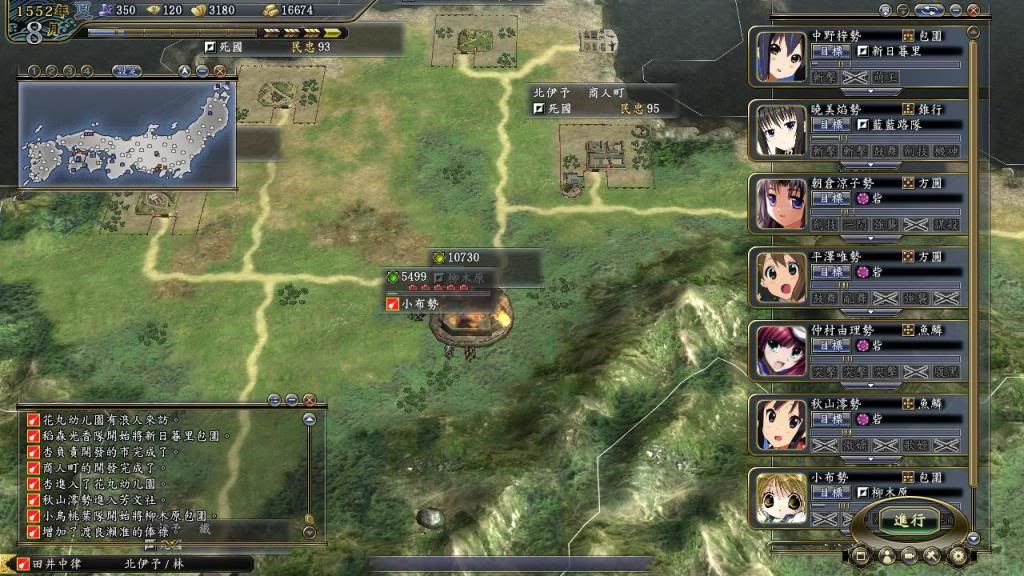Screen dimensions: 1024x576
Task: Open the minimap 設定 settings button
Action: pyautogui.click(x=126, y=71)
